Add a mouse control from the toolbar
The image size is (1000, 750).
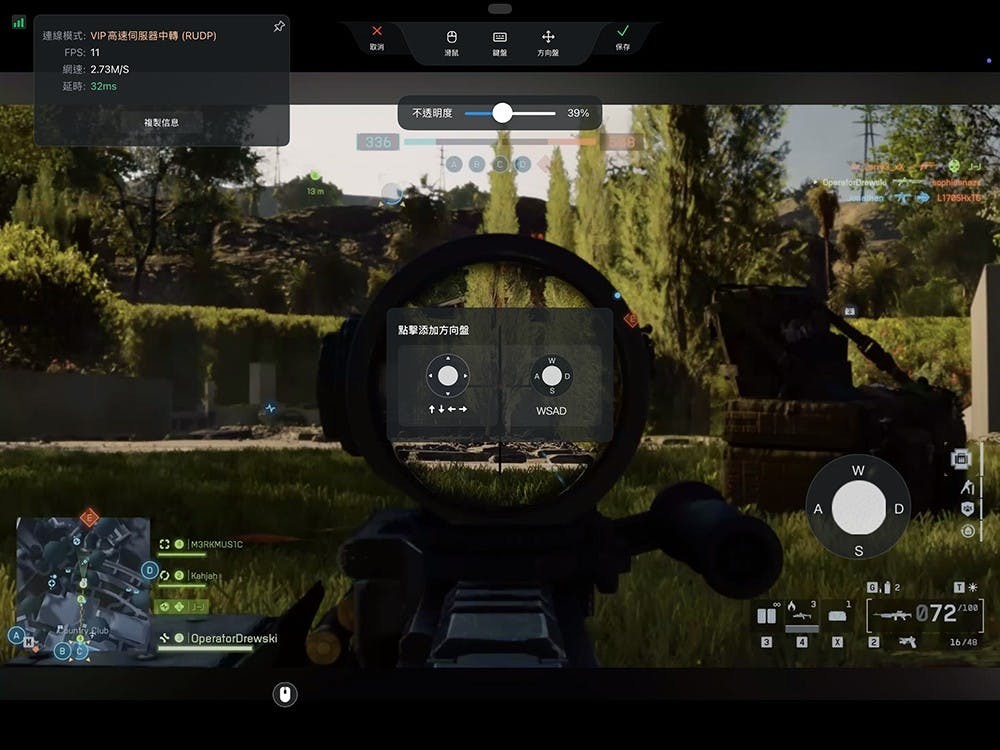(x=451, y=42)
